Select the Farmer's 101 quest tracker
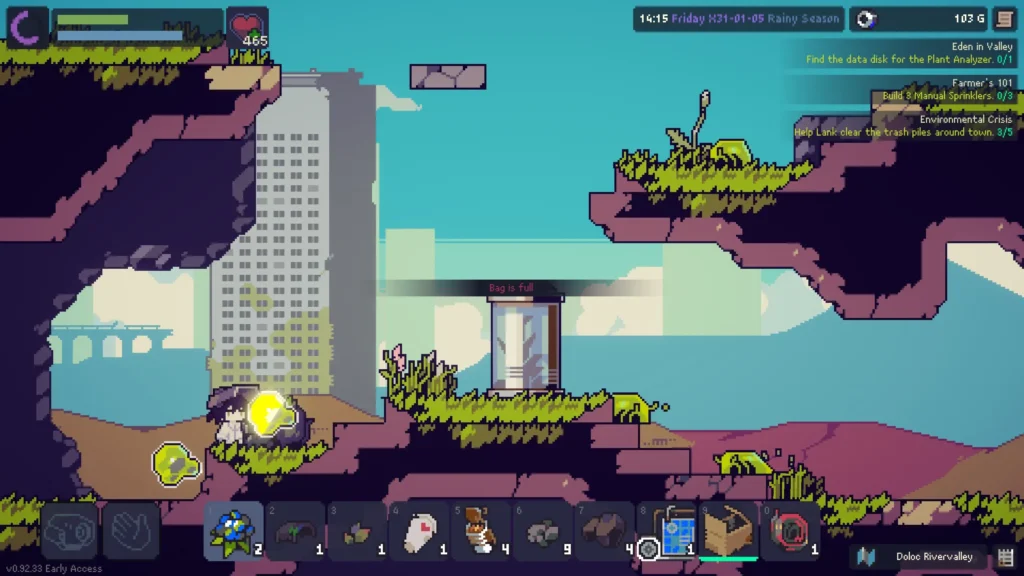 946,89
